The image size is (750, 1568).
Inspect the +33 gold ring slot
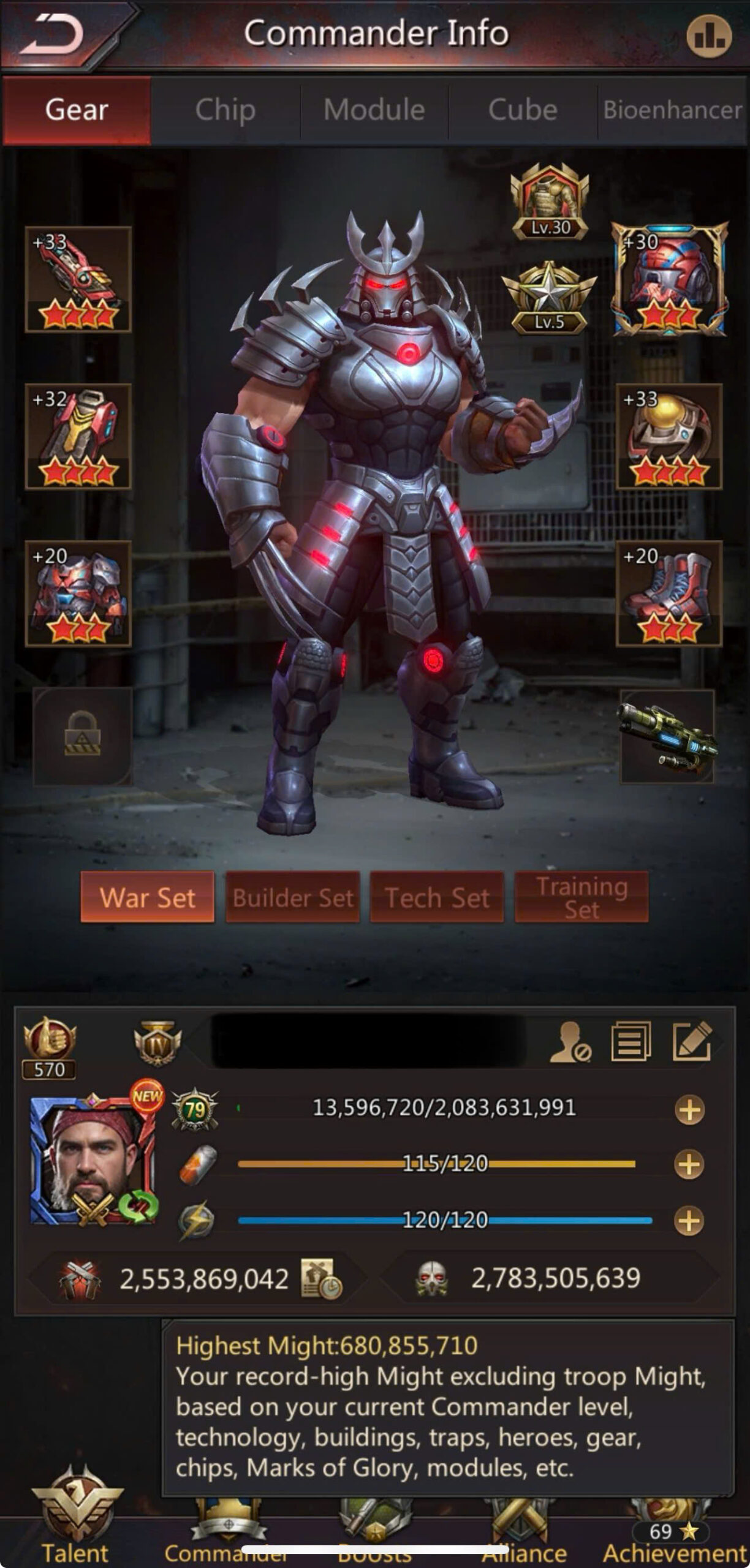point(669,436)
